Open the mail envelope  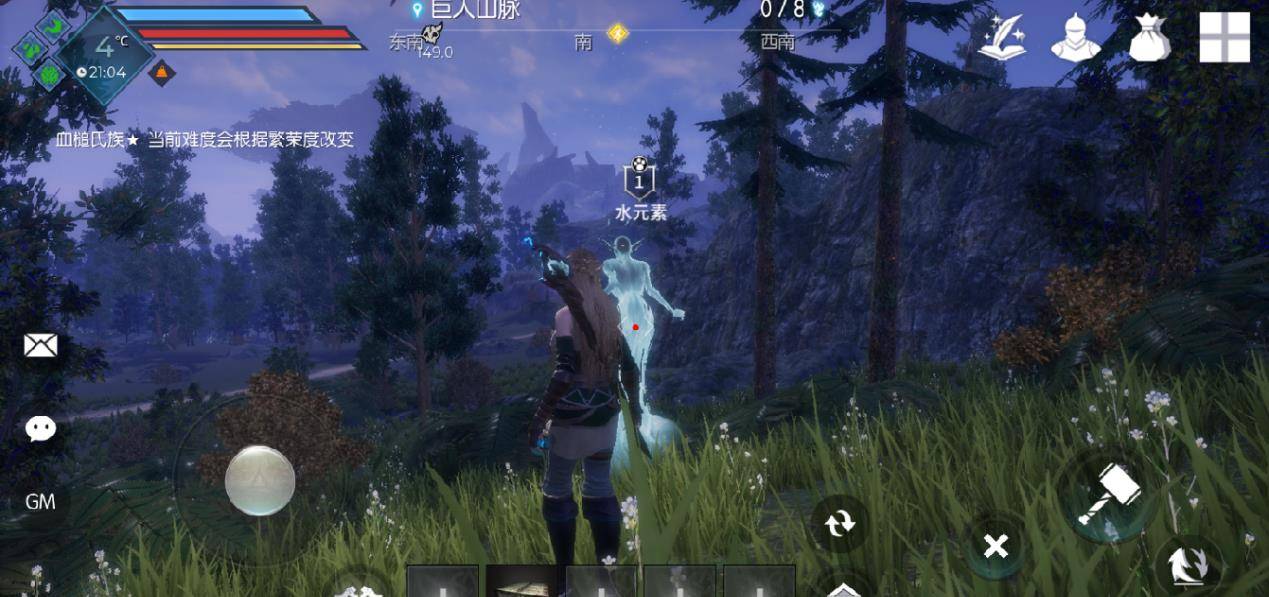40,346
